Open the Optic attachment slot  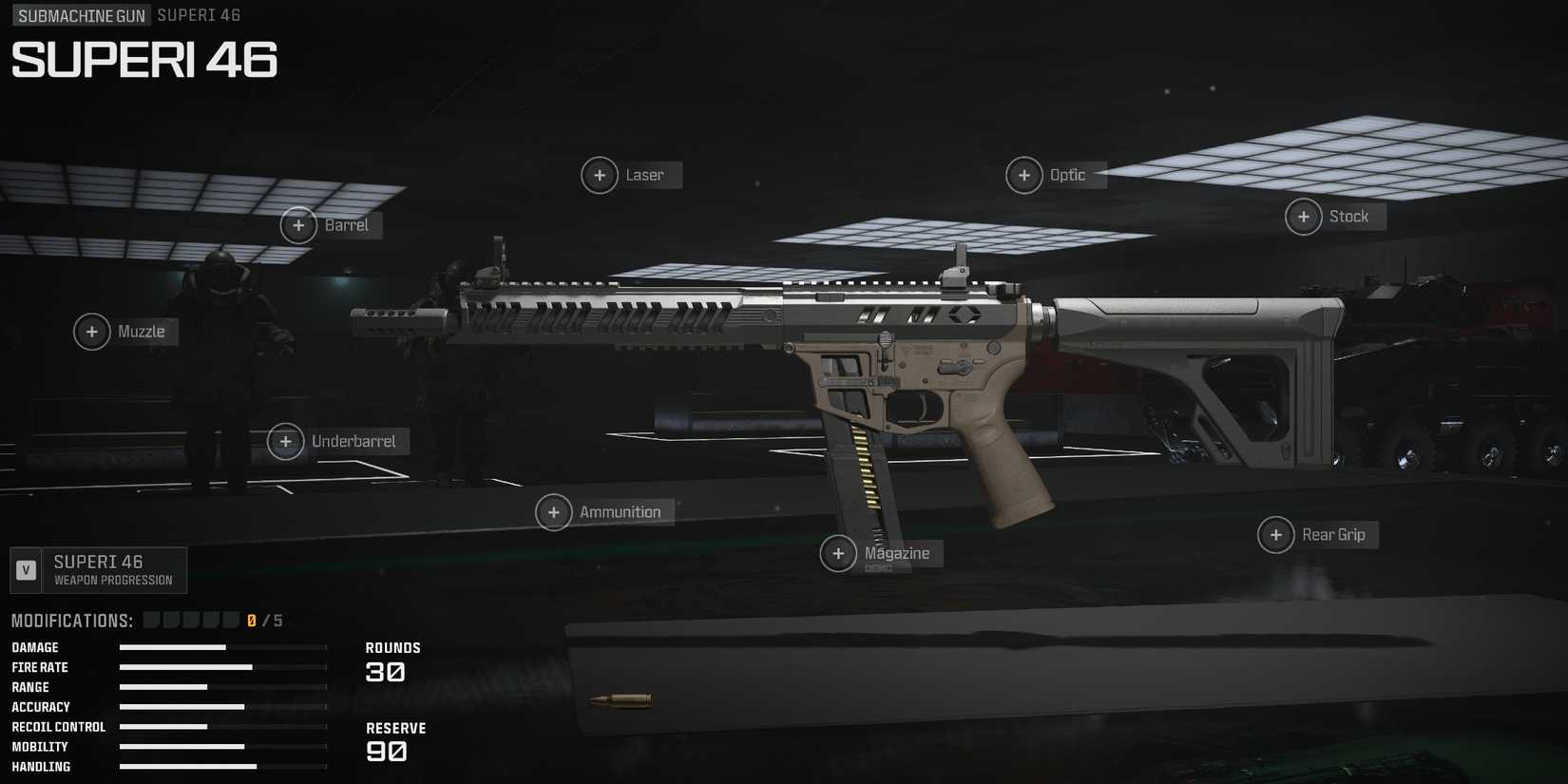(1024, 175)
